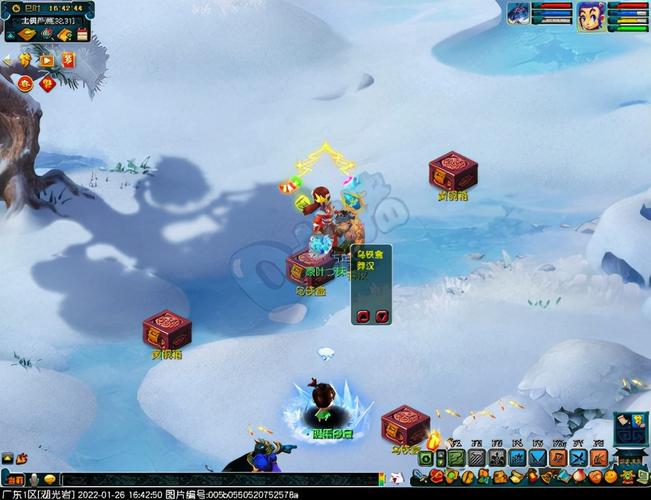The width and height of the screenshot is (651, 500).
Task: Open the red banner event icon
Action: [68, 60]
